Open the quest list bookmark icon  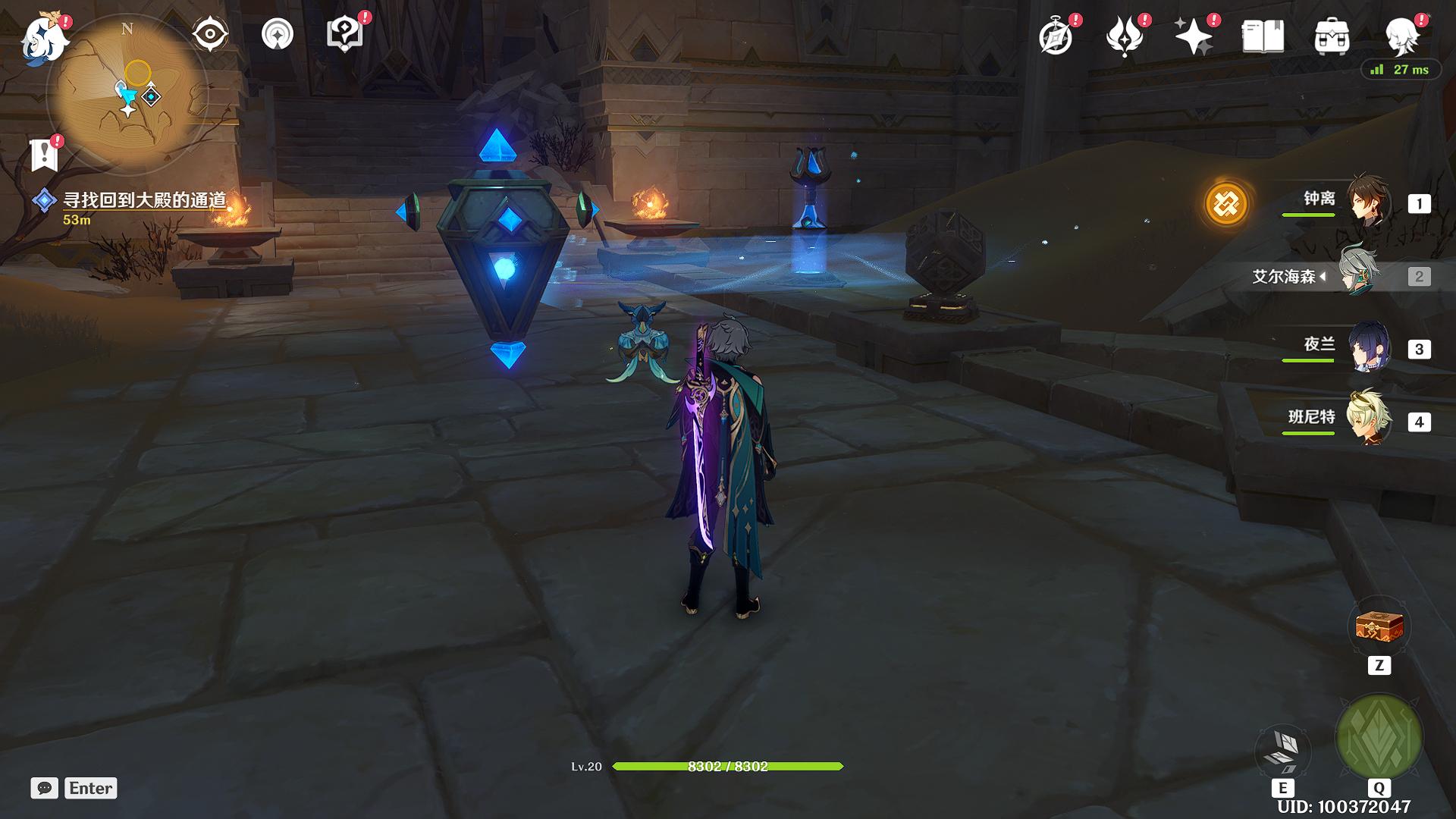point(45,155)
